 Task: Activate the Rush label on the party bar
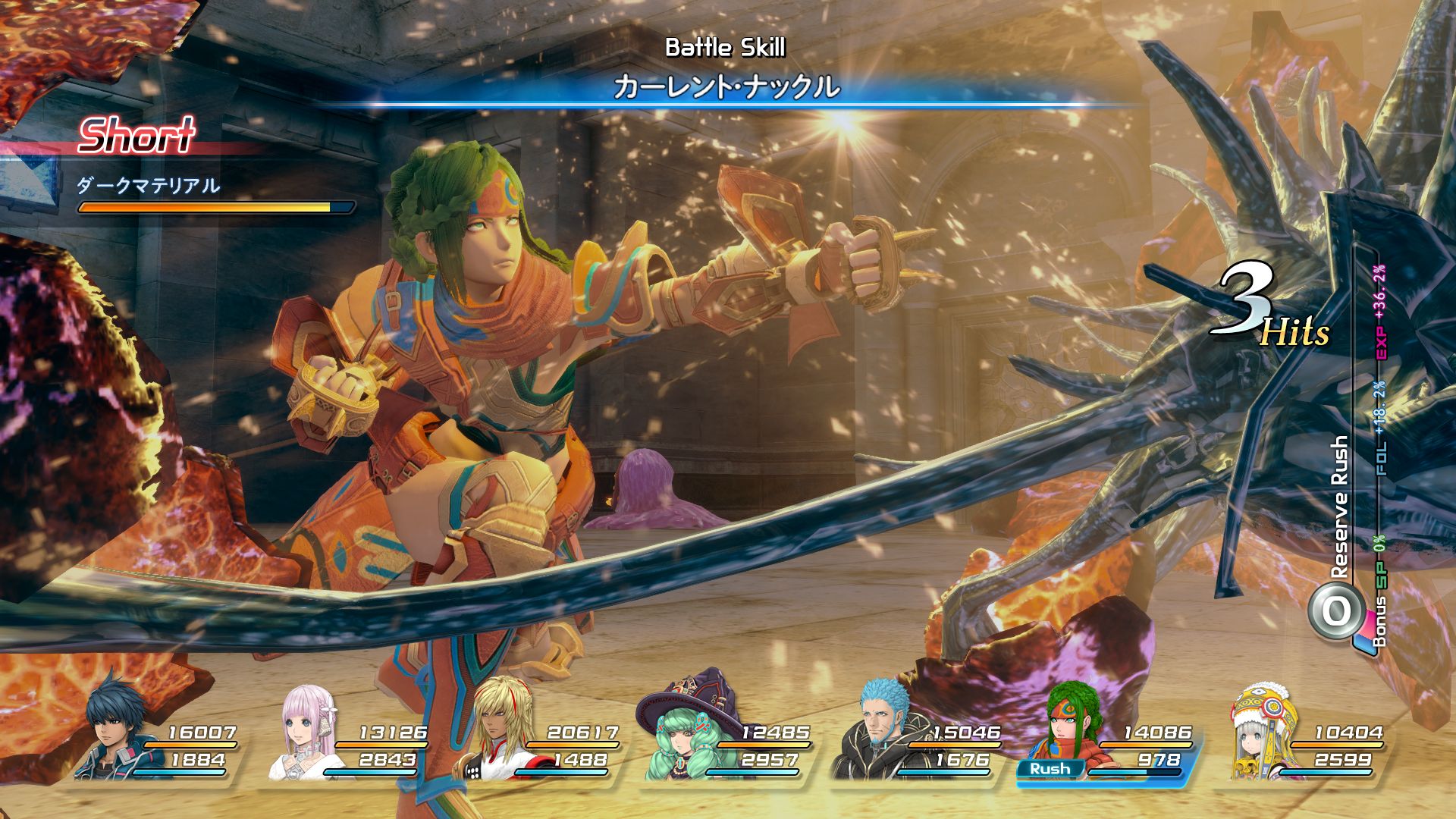tap(1050, 769)
